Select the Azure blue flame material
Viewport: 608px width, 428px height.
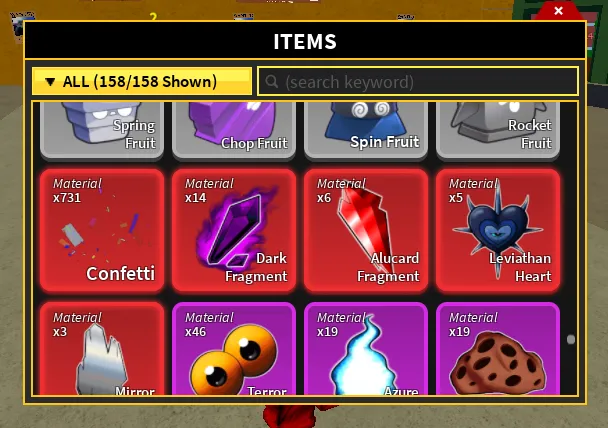(x=366, y=350)
